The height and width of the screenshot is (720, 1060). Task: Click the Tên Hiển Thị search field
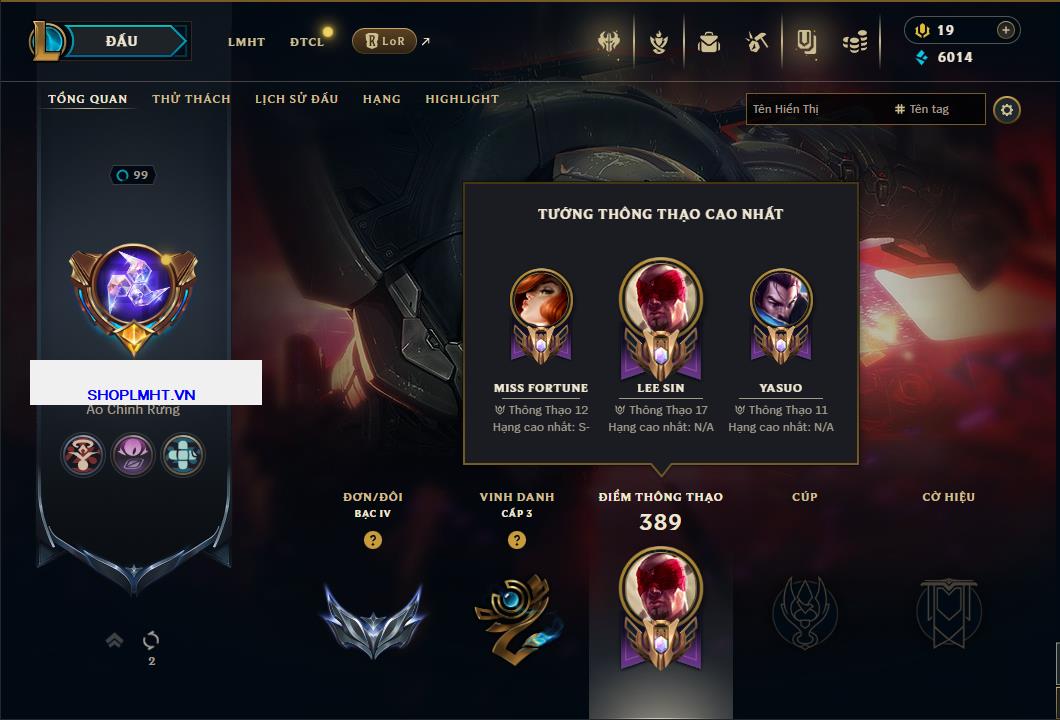click(815, 109)
